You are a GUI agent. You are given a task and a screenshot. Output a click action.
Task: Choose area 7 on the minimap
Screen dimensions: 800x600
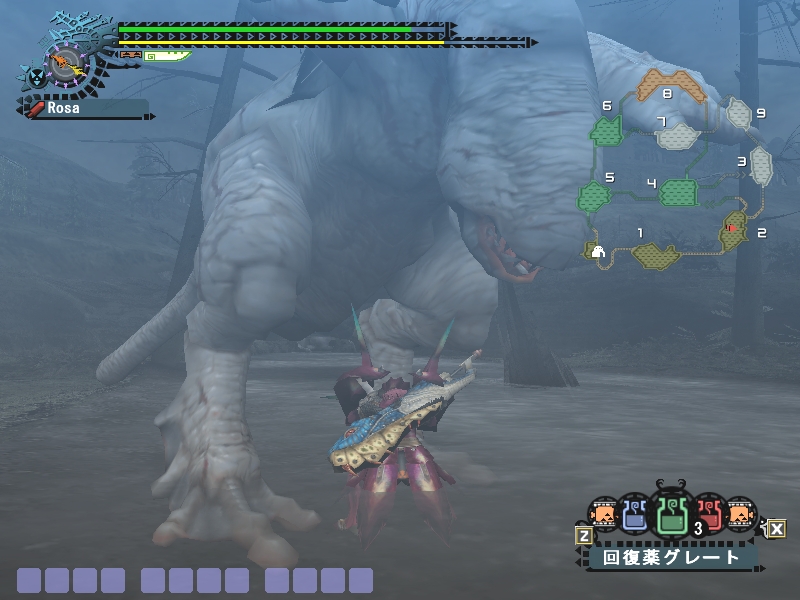click(x=677, y=135)
